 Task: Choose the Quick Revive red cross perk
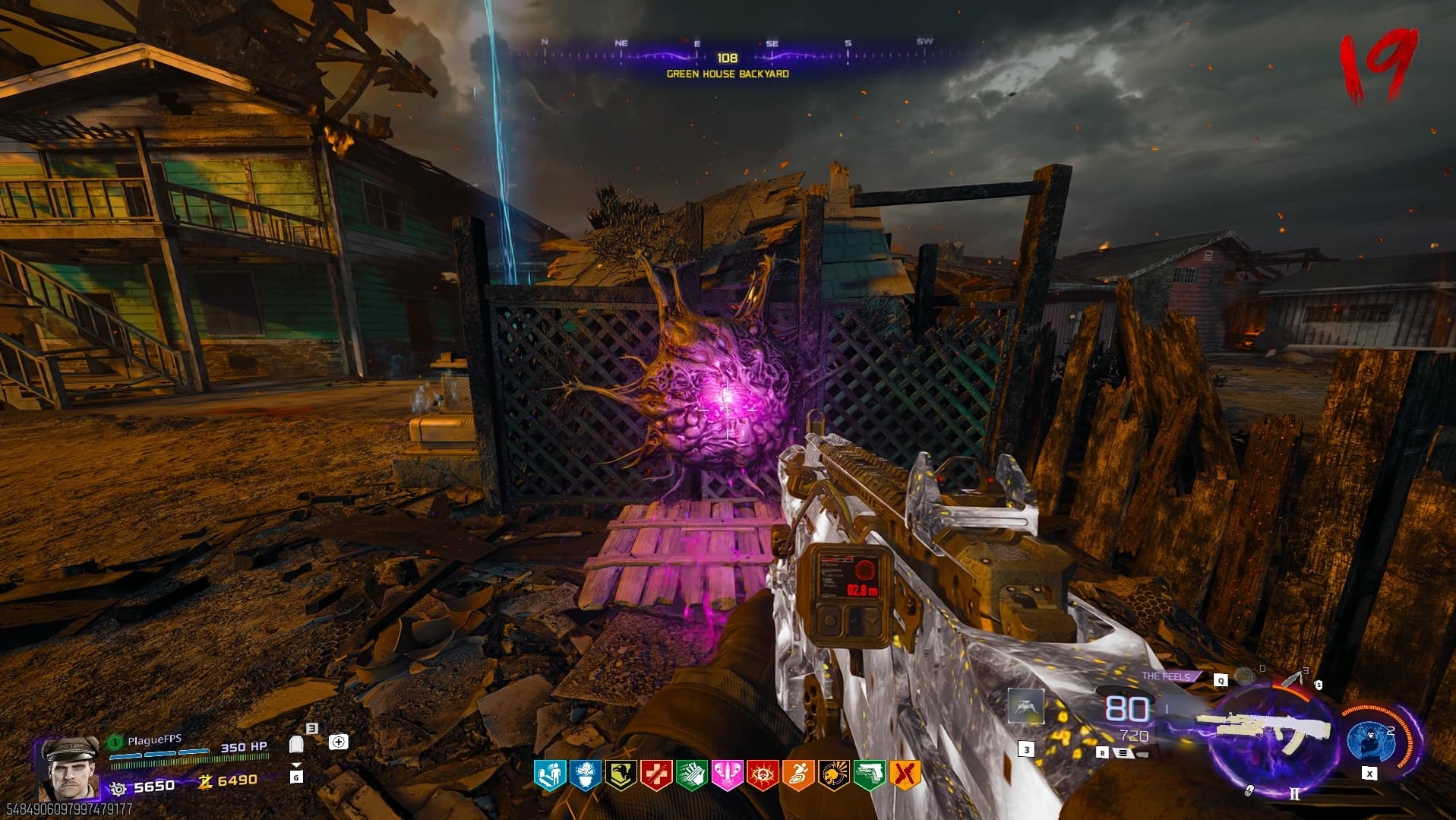pyautogui.click(x=655, y=775)
